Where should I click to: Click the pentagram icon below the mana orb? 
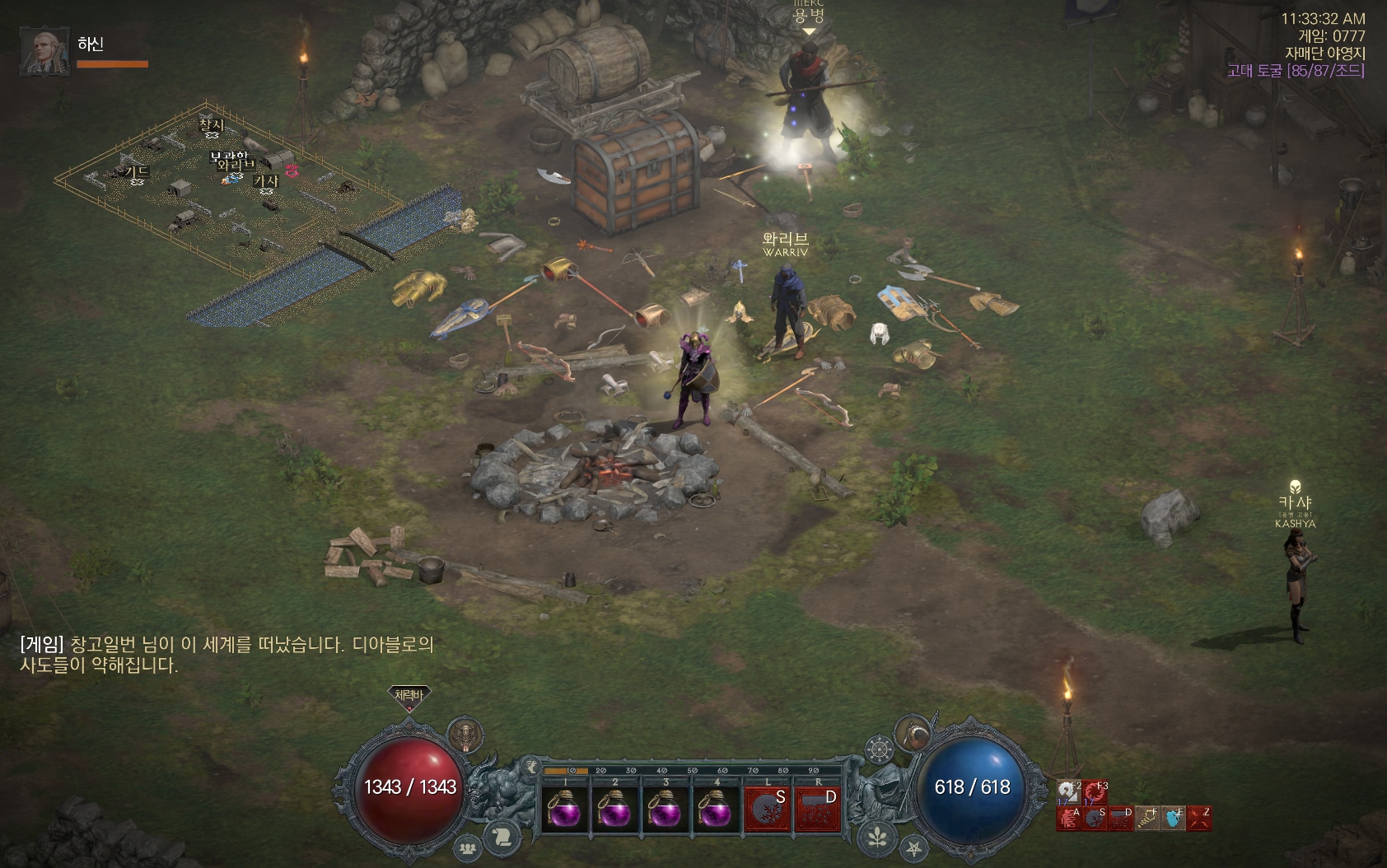pos(913,847)
